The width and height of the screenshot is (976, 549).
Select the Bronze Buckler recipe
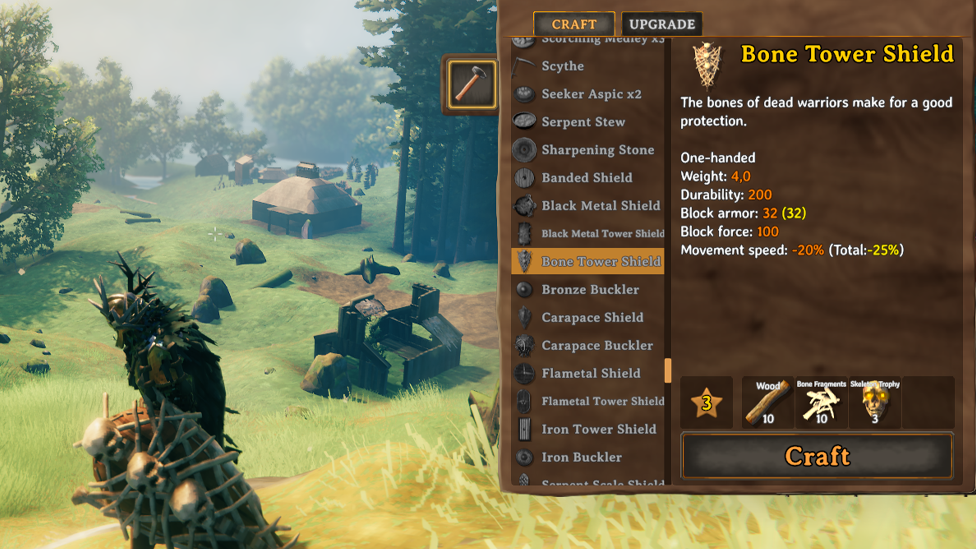tap(590, 290)
